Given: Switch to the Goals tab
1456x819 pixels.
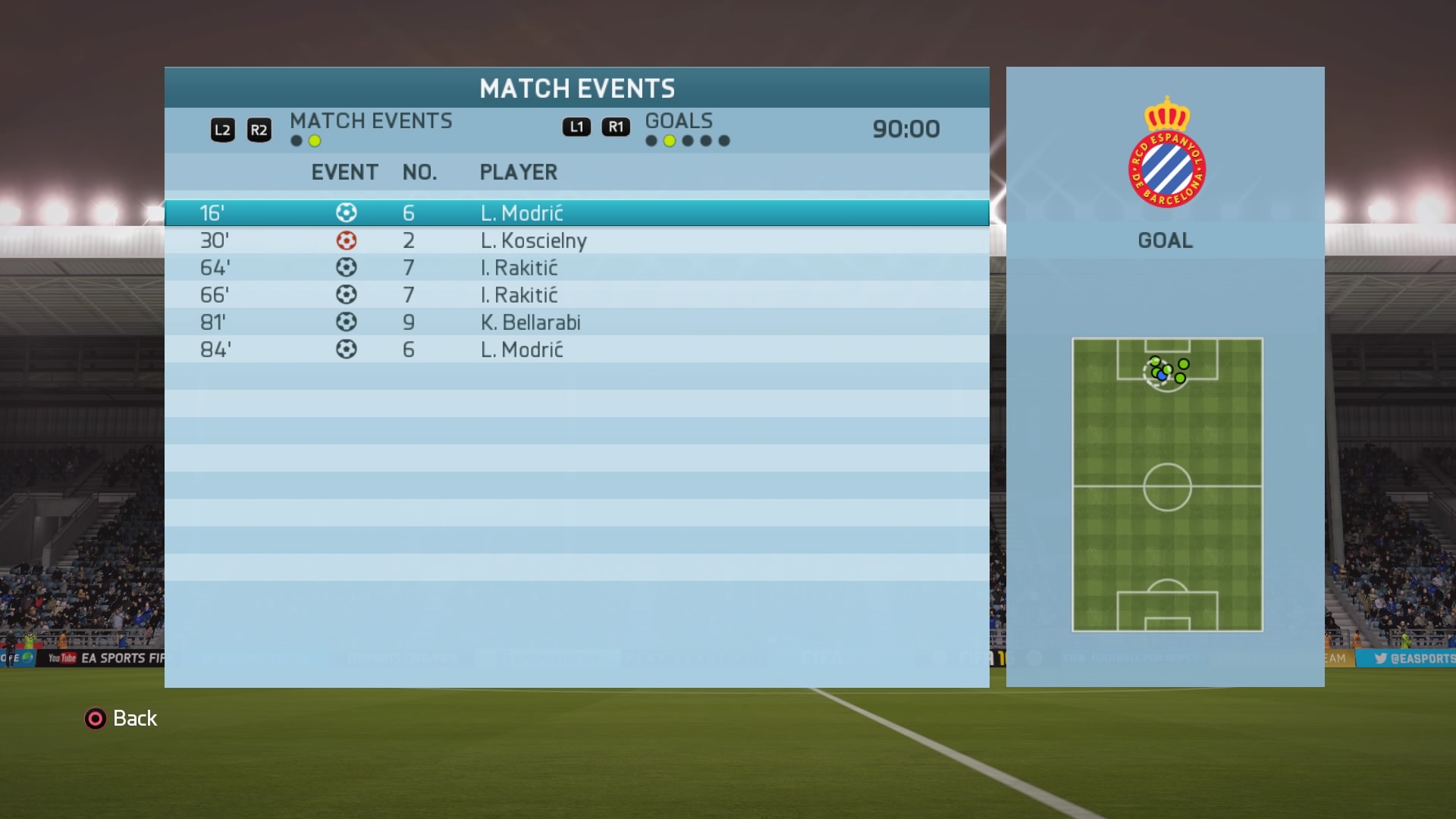Looking at the screenshot, I should point(678,121).
